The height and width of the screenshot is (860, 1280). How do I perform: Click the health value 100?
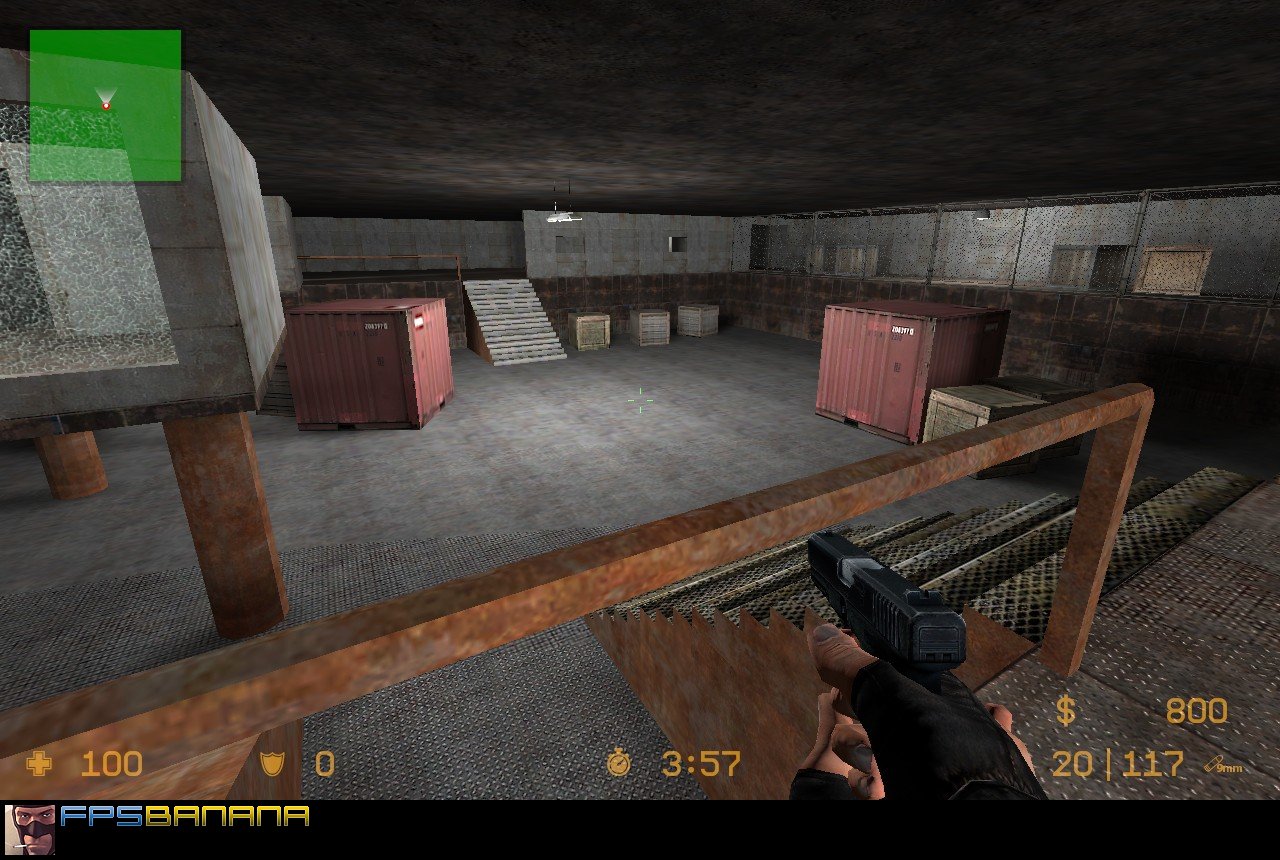tap(110, 764)
